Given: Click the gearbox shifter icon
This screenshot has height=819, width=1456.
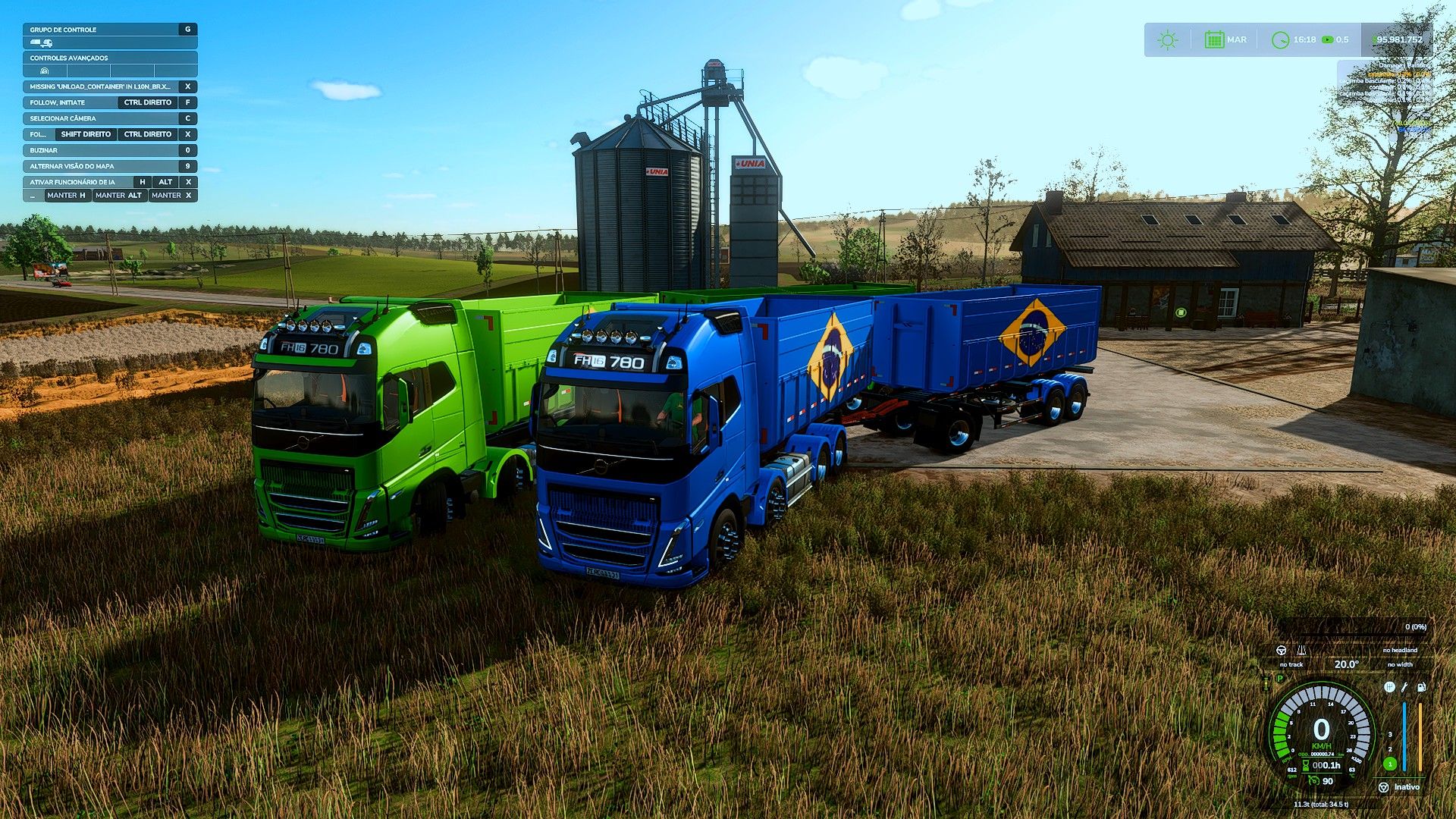Looking at the screenshot, I should coord(1389,687).
